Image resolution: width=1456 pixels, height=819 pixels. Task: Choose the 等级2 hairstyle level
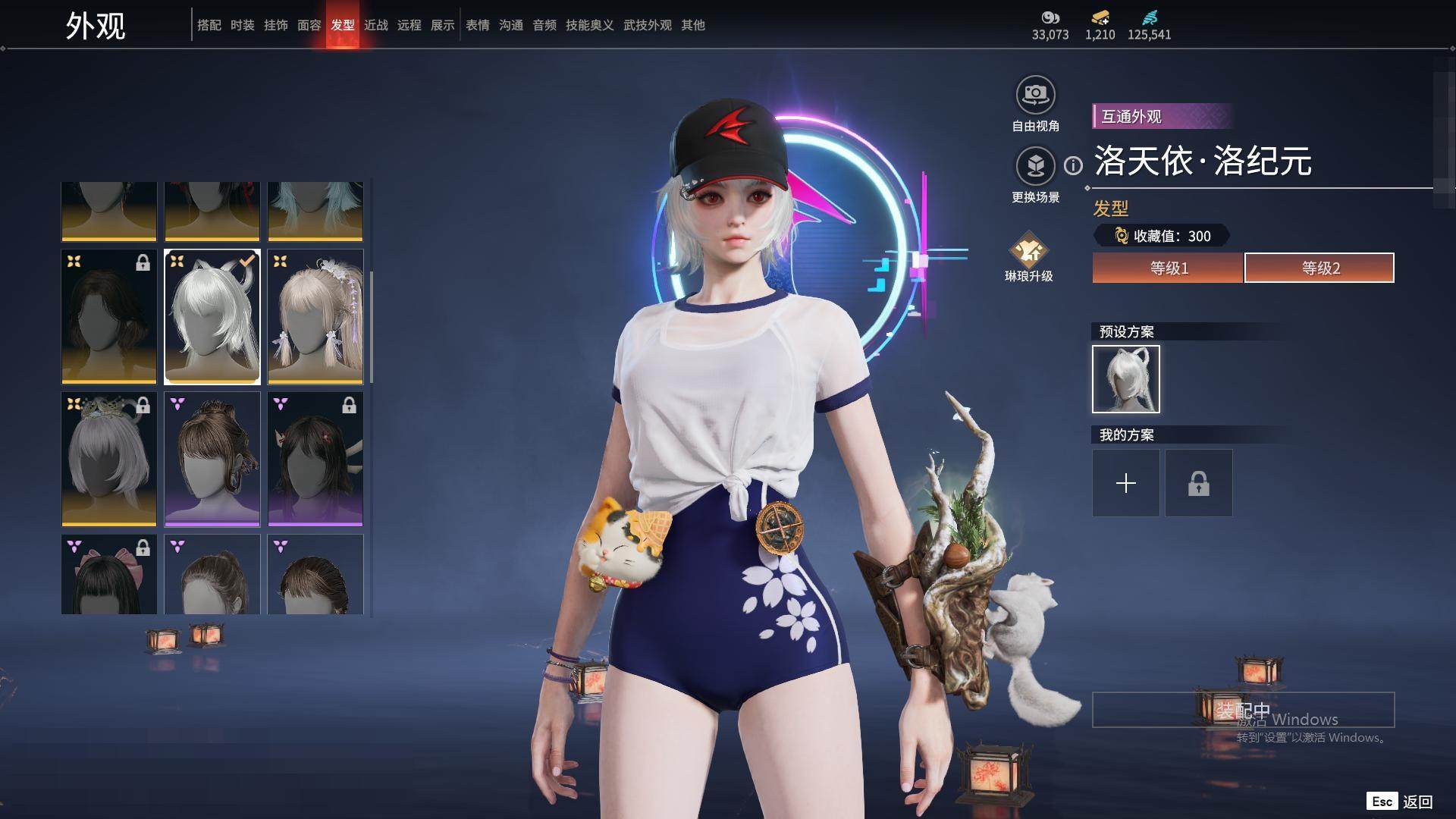1319,268
